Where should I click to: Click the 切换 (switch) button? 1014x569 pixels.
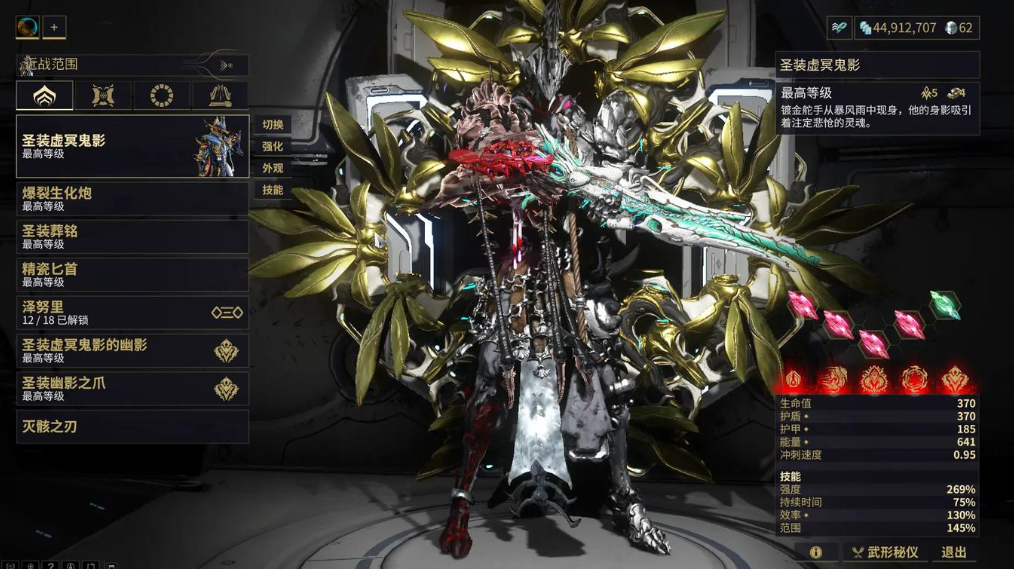pos(272,125)
